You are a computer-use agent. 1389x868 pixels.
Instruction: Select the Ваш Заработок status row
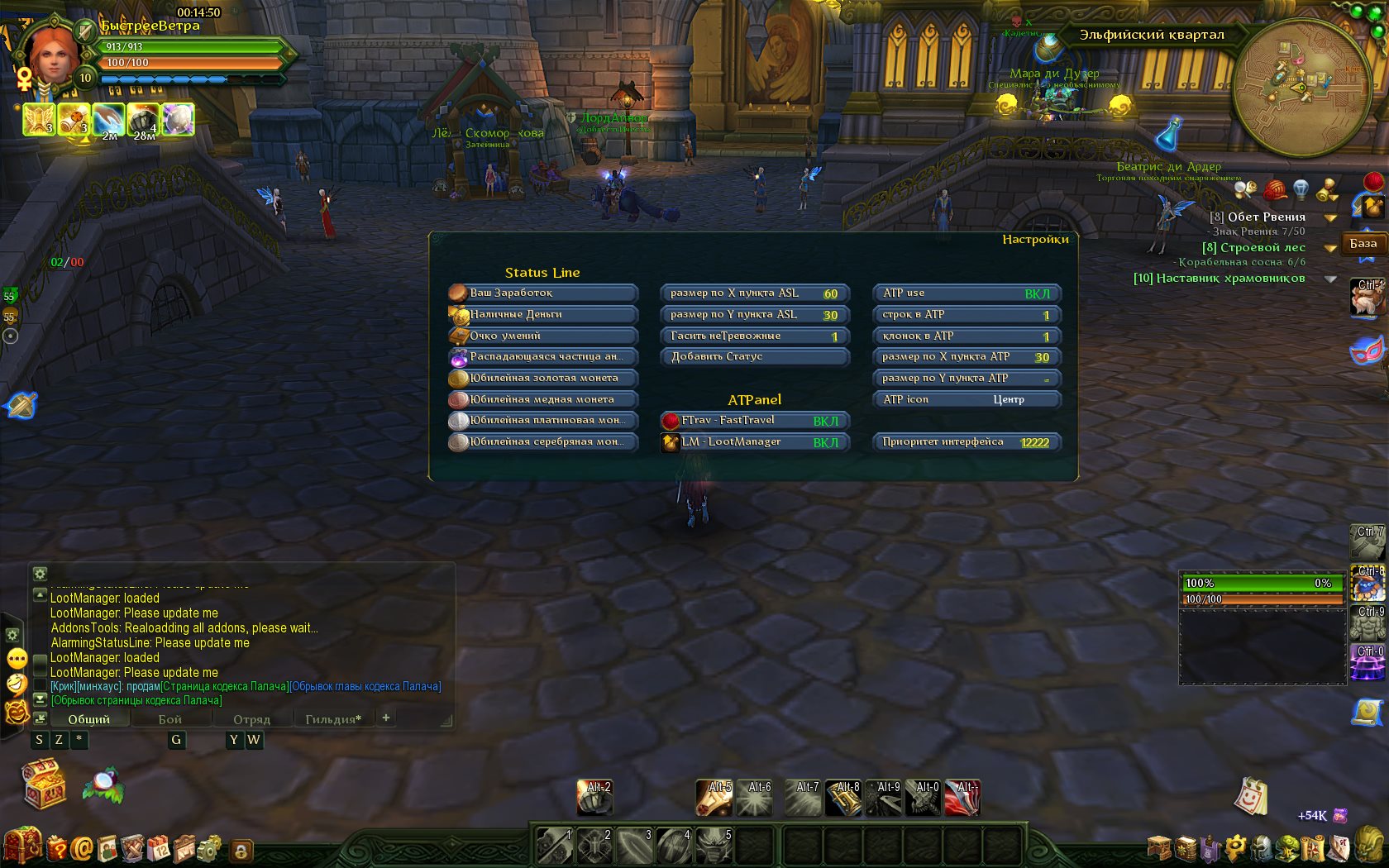tap(542, 293)
